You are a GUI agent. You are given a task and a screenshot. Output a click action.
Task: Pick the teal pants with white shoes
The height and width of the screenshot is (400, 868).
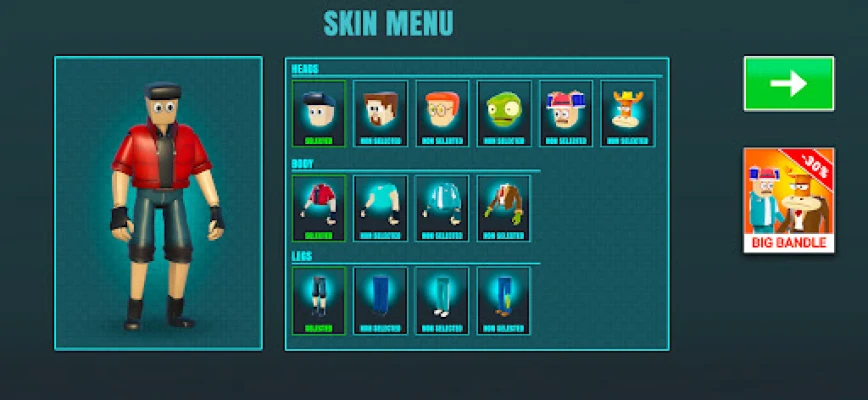point(443,300)
